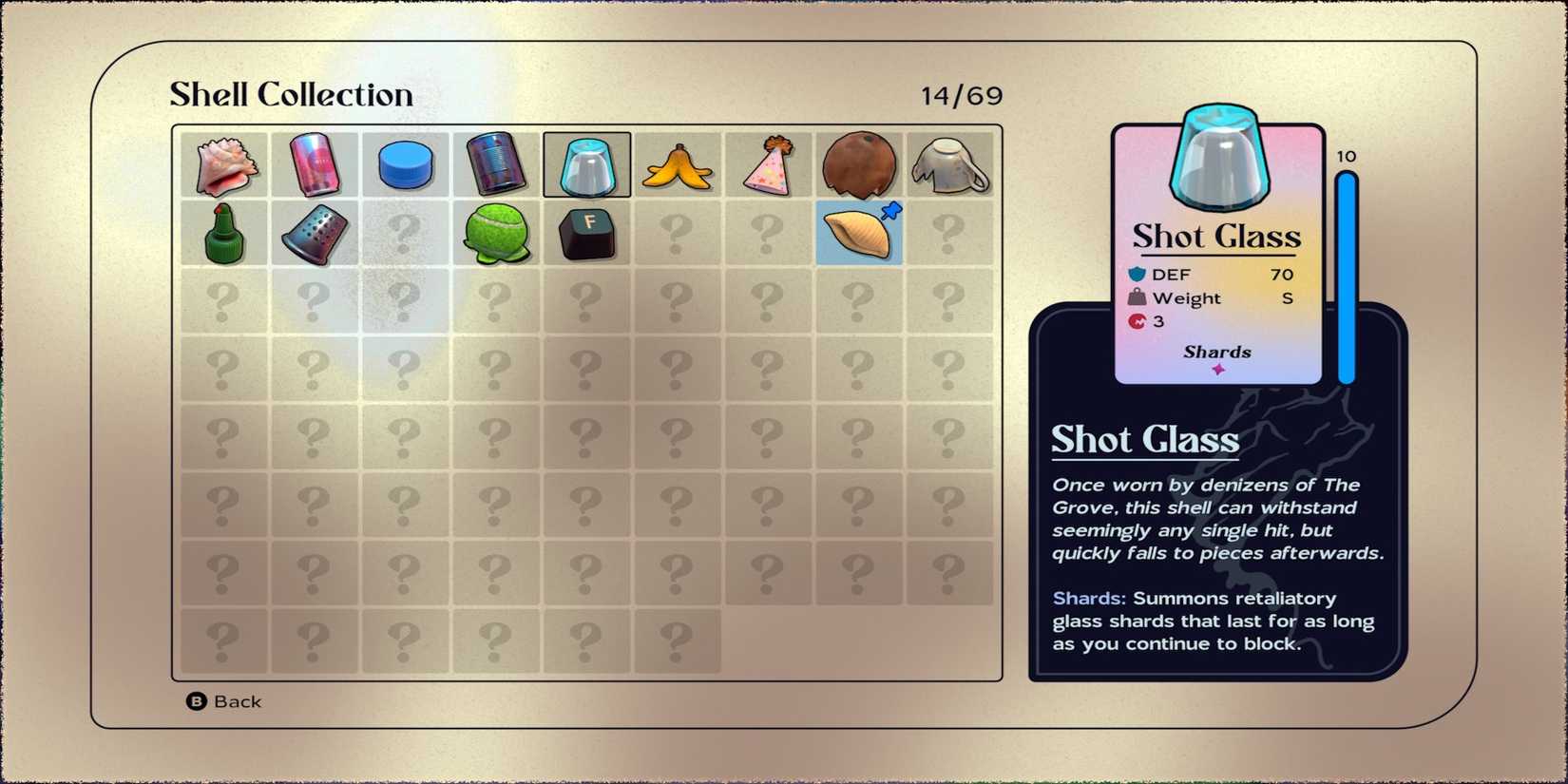Click the Shards ability label on the card
This screenshot has width=1568, height=784.
coord(1217,352)
